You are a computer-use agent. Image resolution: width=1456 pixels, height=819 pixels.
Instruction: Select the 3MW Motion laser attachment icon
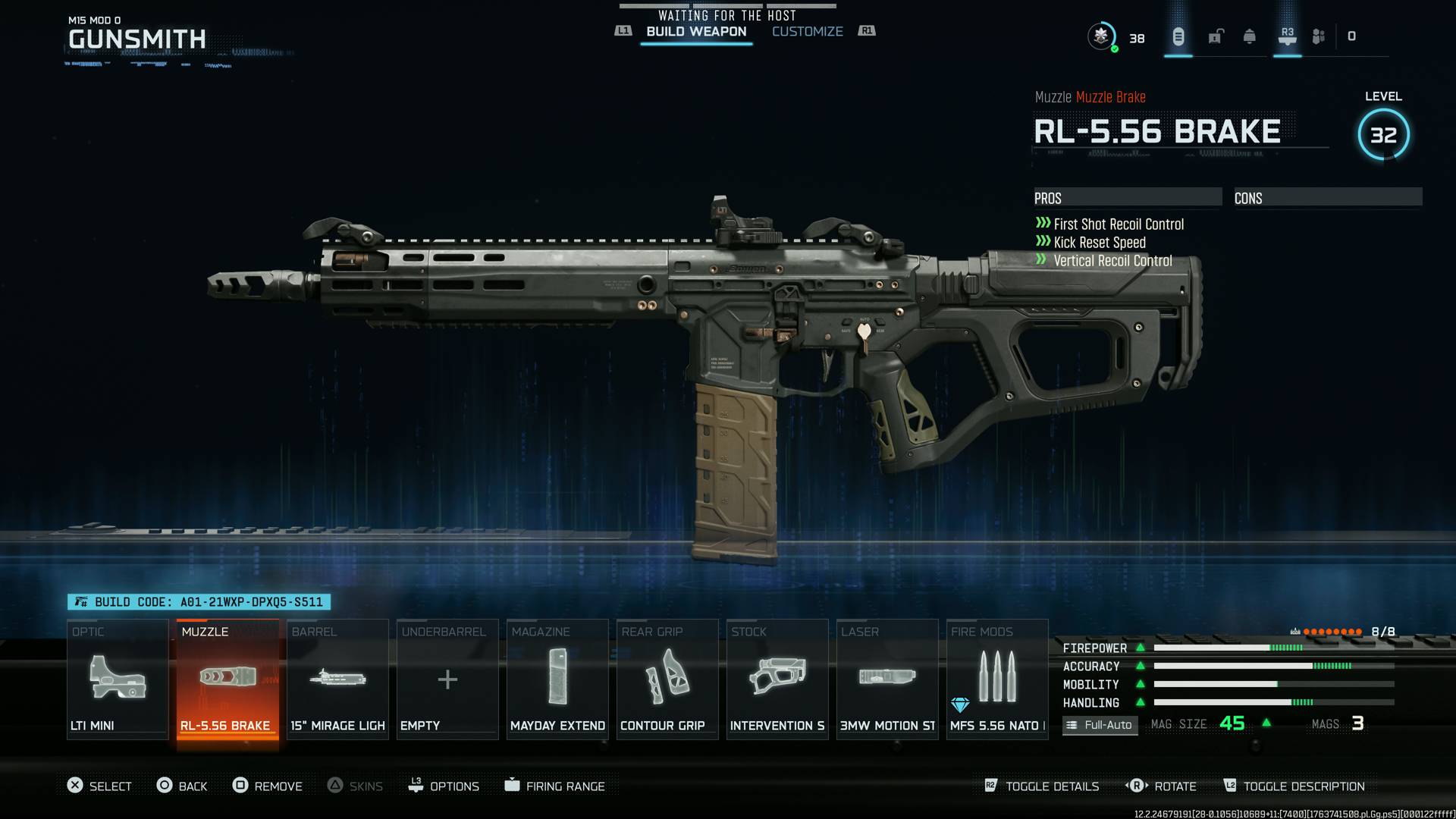click(886, 679)
